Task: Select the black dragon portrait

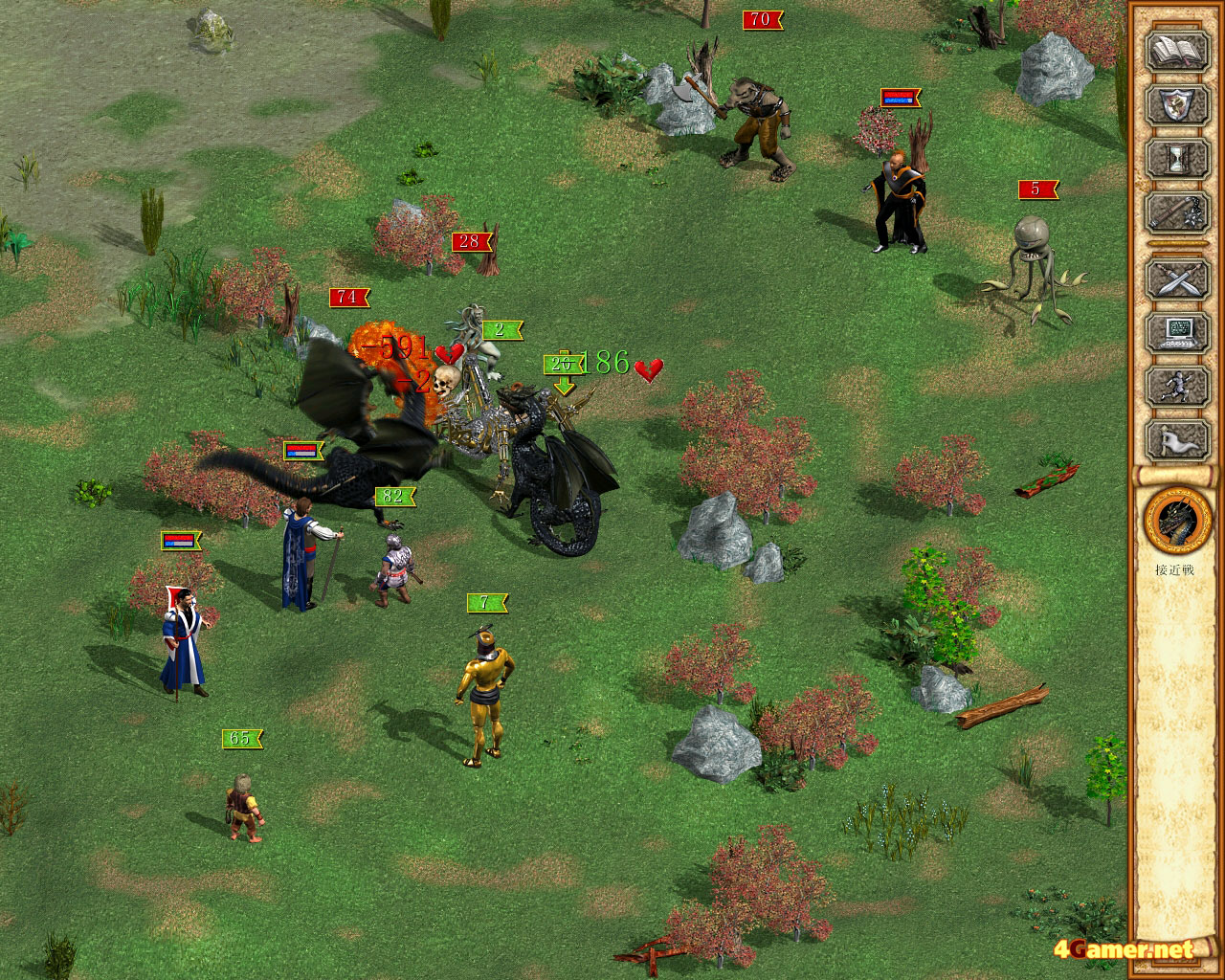Action: [1173, 521]
